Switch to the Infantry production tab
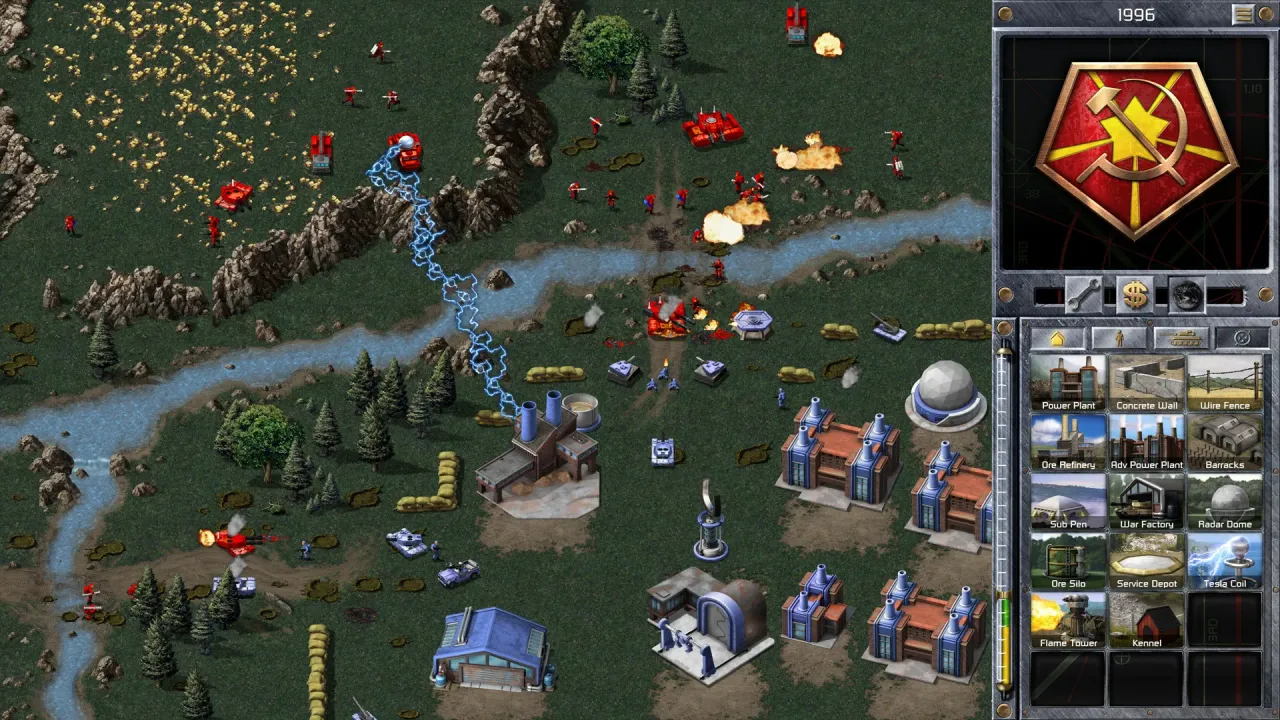The image size is (1280, 720). pos(1119,338)
